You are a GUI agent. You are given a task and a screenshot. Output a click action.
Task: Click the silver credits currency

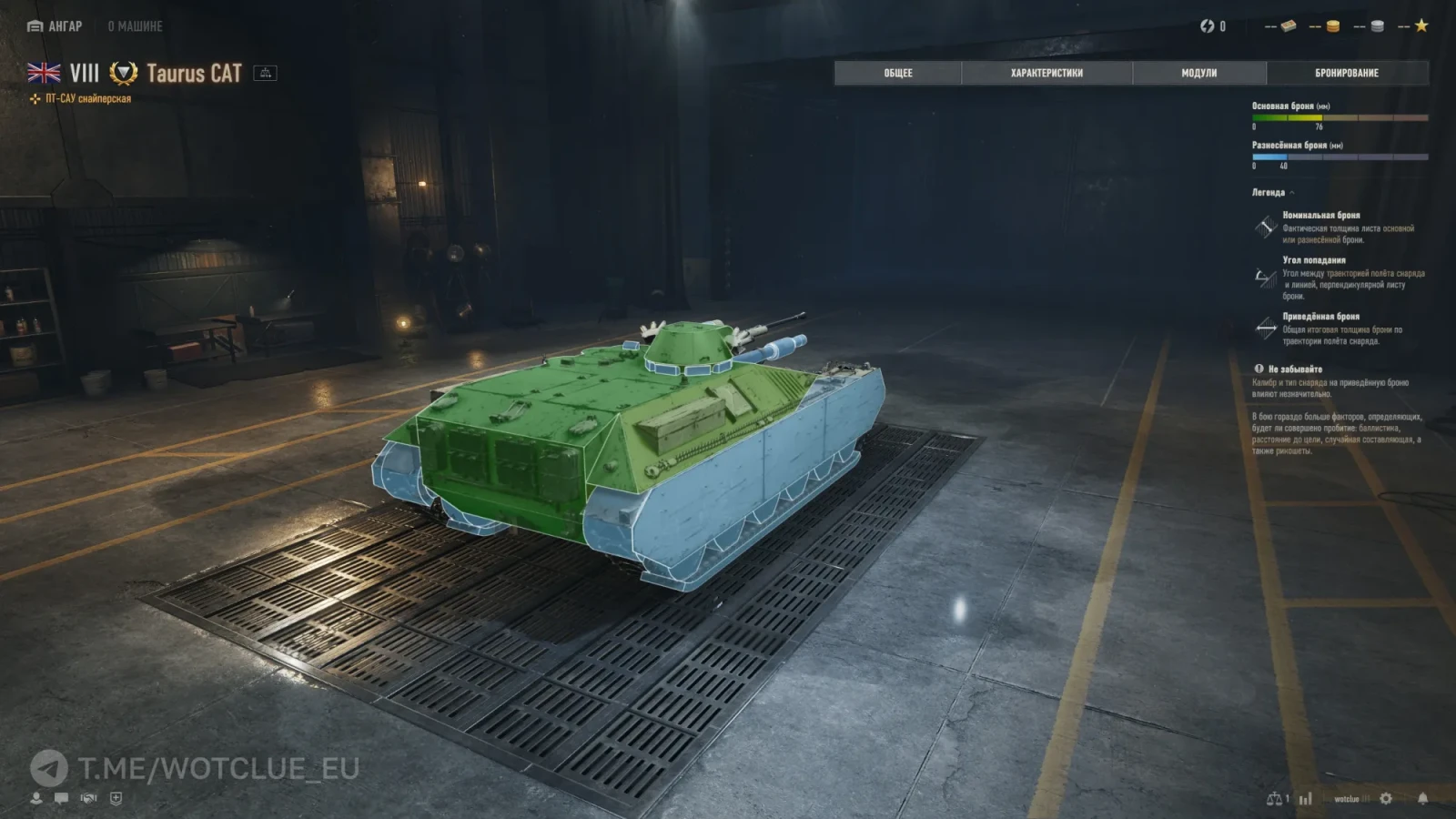(1377, 26)
